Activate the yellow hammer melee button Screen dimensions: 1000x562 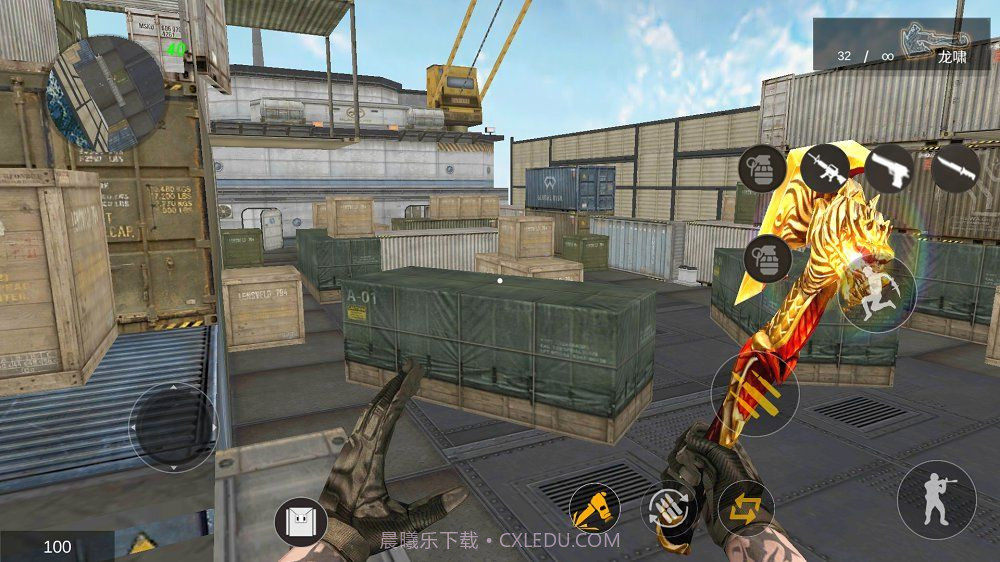[595, 507]
